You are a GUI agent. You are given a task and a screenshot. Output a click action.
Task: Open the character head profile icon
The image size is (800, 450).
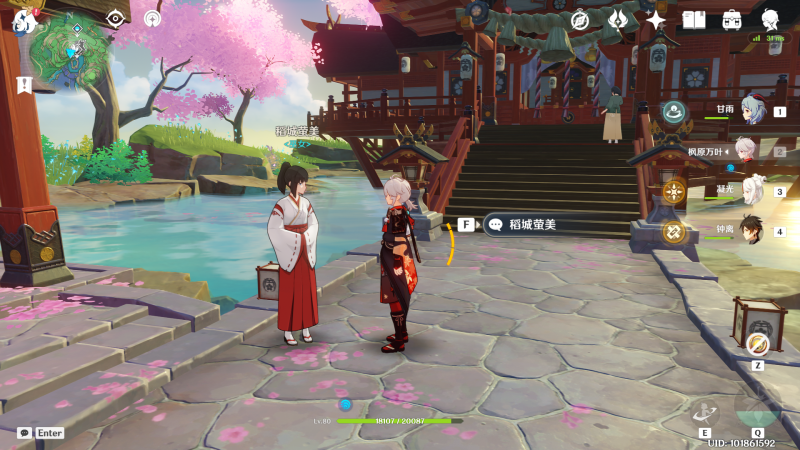click(770, 19)
